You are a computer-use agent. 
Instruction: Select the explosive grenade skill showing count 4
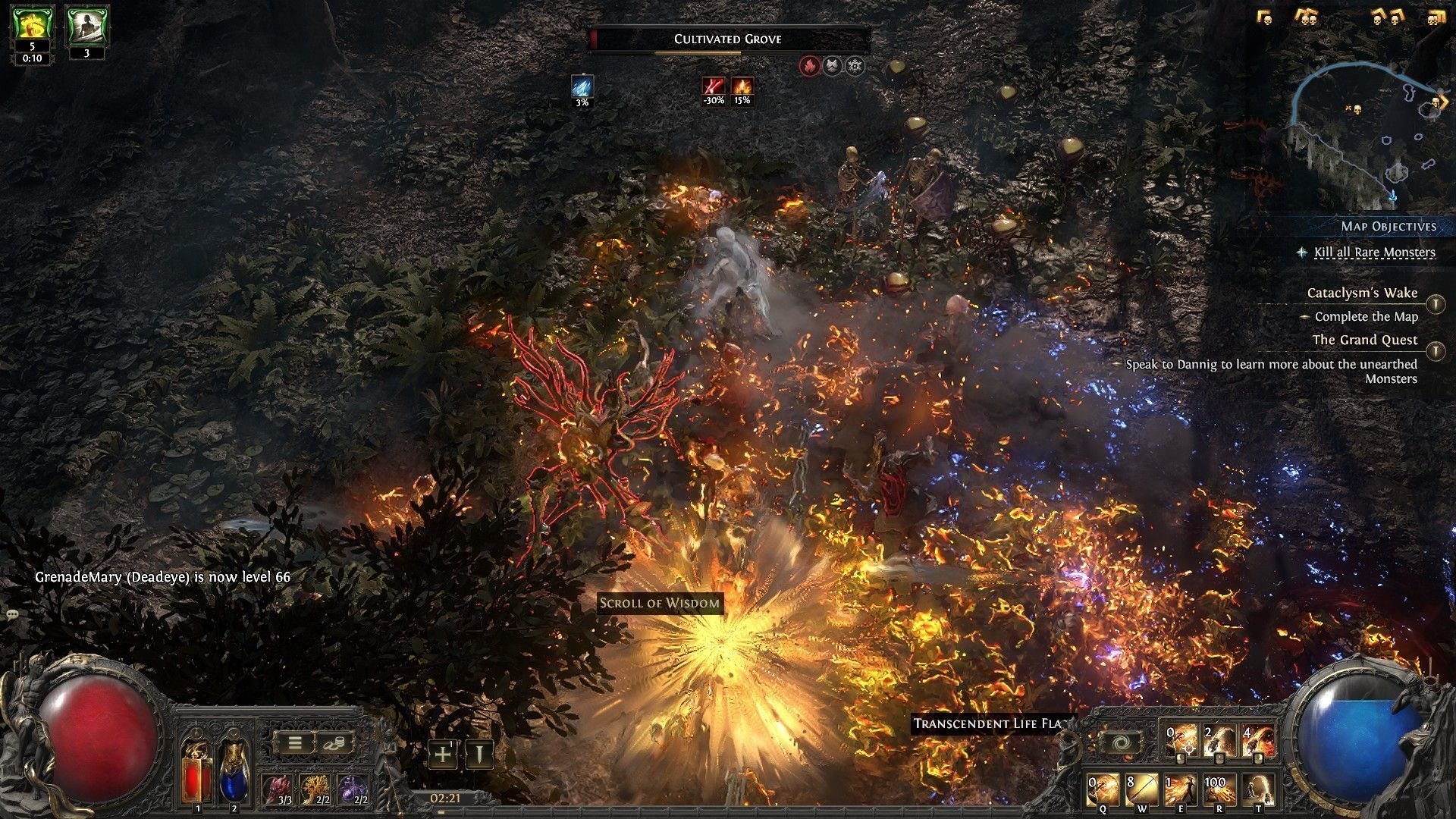point(1258,741)
